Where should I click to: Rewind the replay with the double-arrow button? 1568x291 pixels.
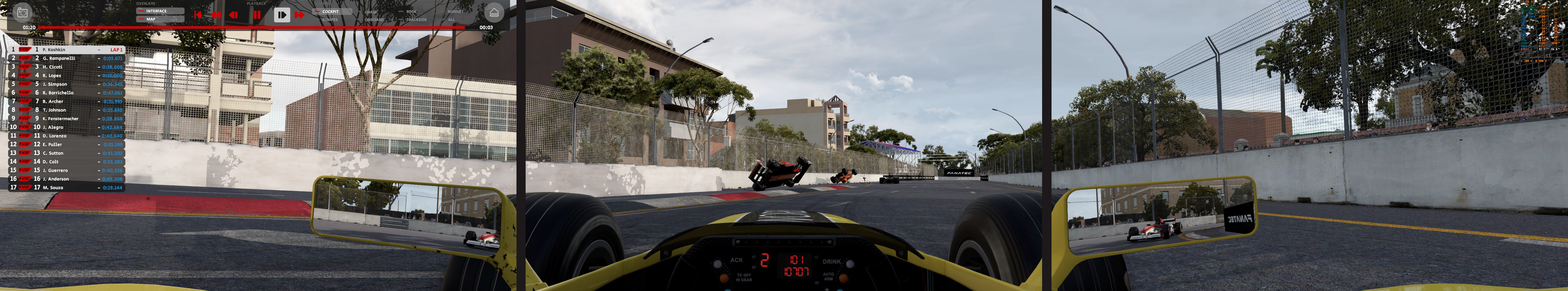tap(215, 15)
